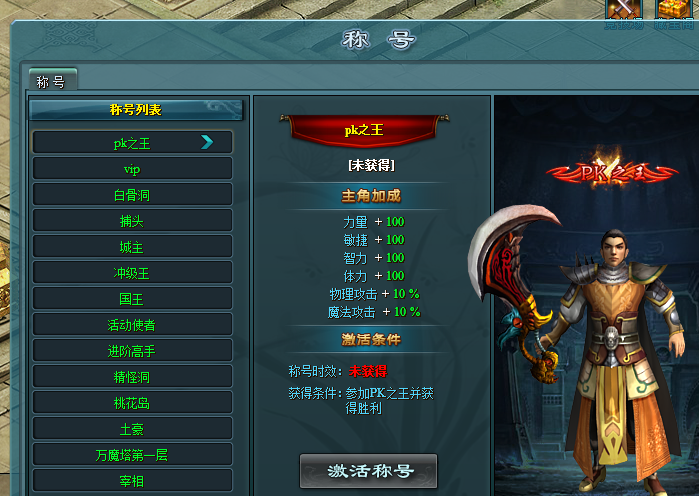Choose the 宰相 title row
The image size is (699, 496).
point(132,481)
